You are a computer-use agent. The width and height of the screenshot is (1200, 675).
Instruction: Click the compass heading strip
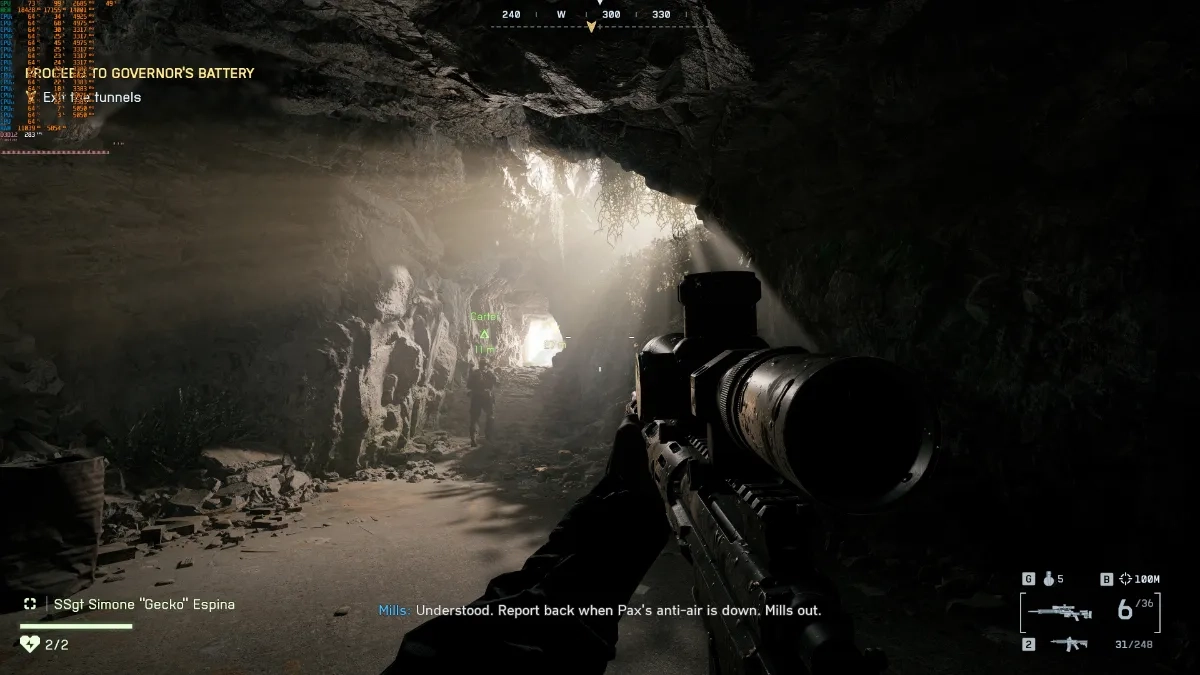tap(590, 16)
